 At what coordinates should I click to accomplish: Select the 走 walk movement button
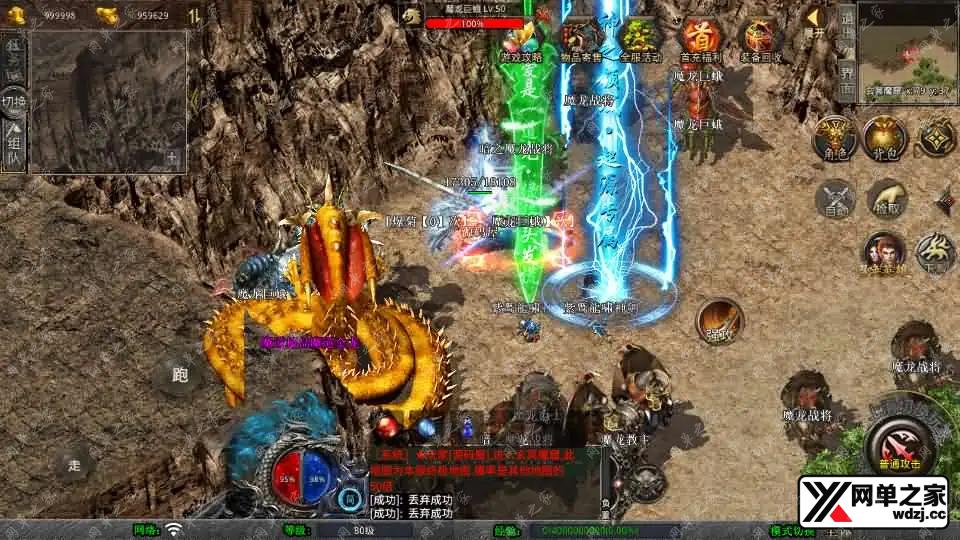coord(73,465)
